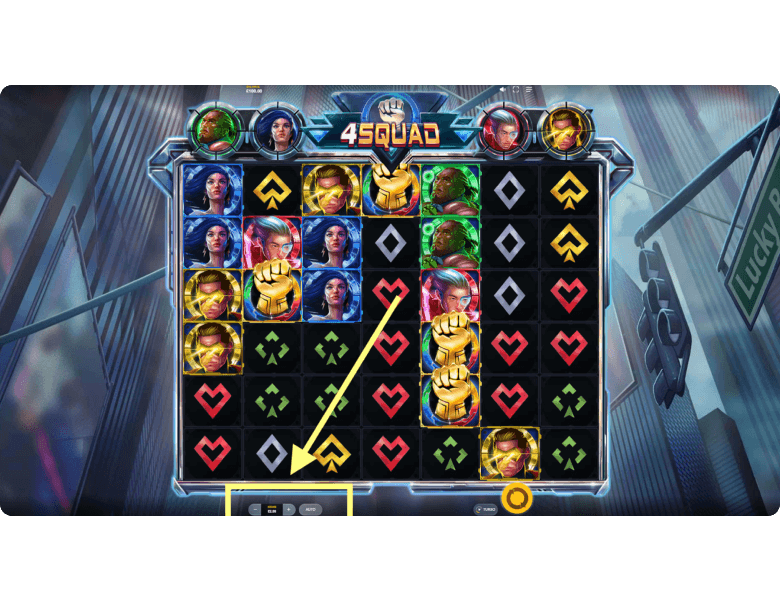
Task: Toggle fullscreen mode
Action: tap(516, 90)
